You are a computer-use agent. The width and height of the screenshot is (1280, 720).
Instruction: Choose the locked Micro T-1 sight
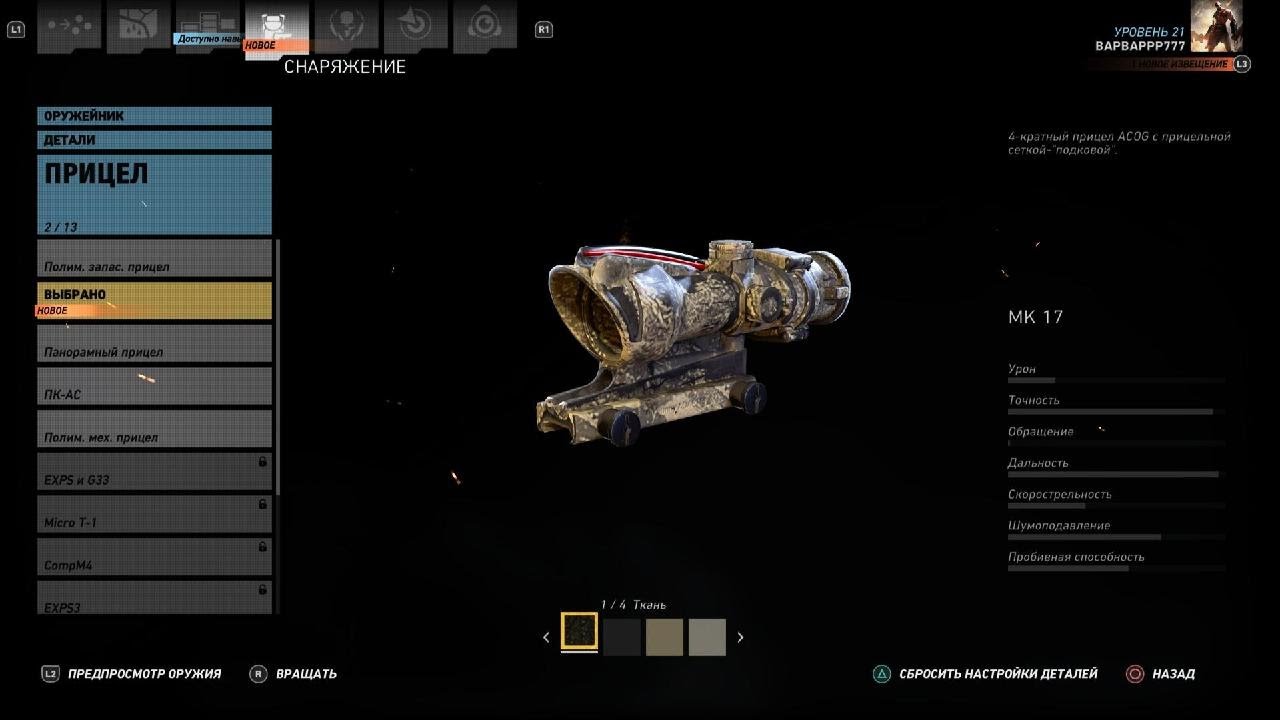pos(154,514)
